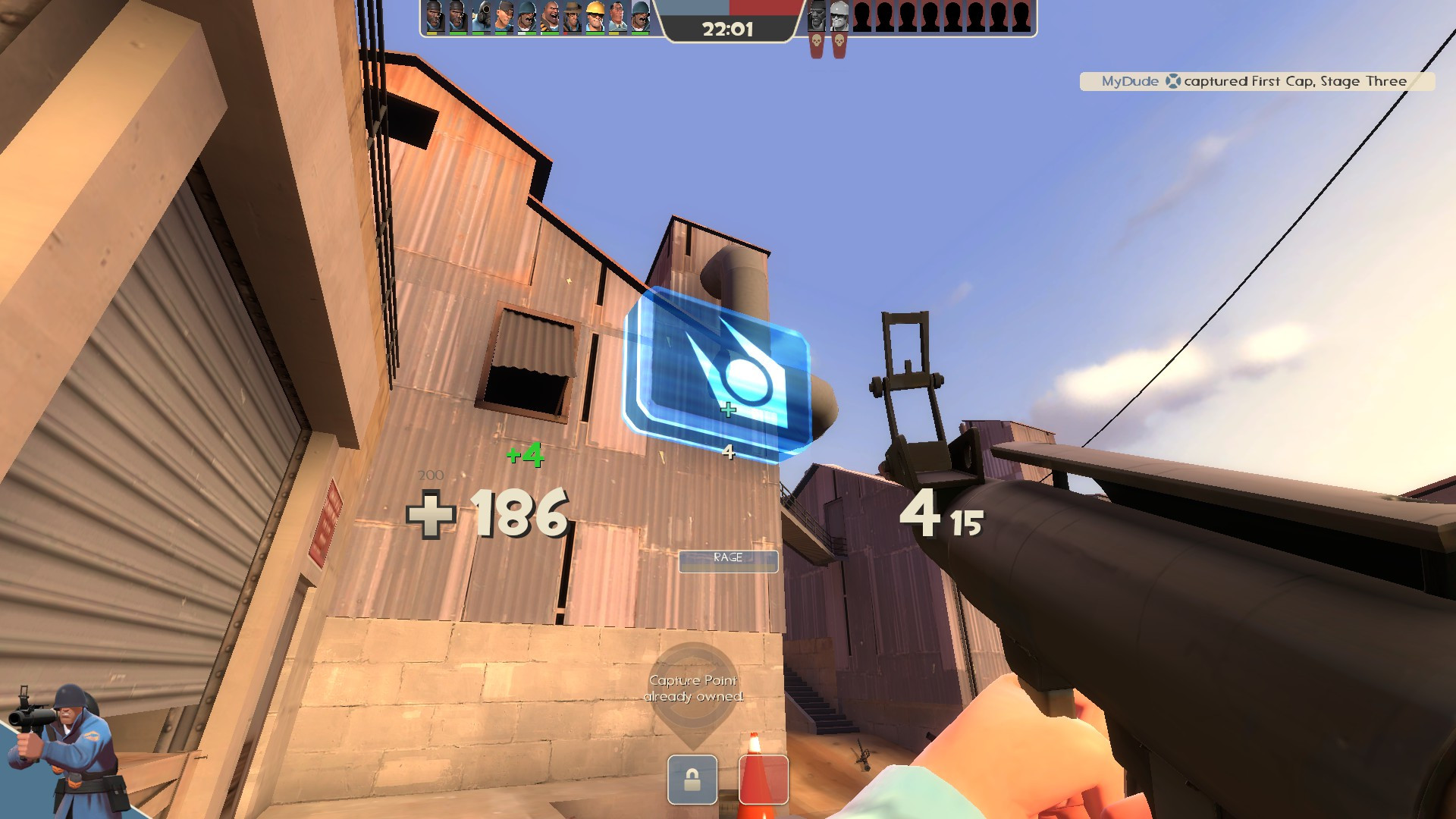Toggle the second skull marker for the dead Sniper
1456x819 pixels.
[x=839, y=42]
